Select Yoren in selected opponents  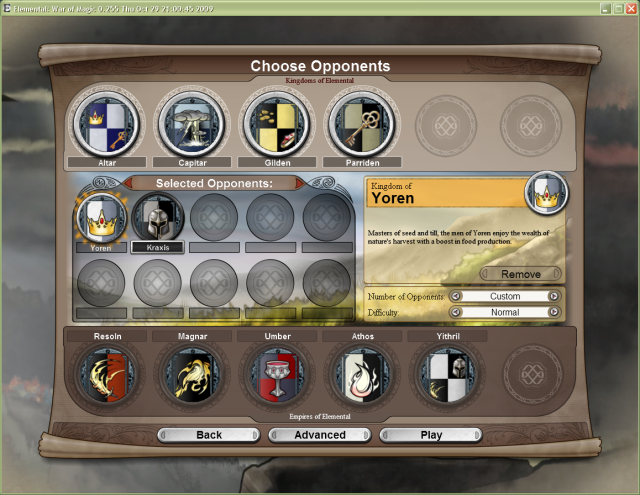pyautogui.click(x=100, y=216)
